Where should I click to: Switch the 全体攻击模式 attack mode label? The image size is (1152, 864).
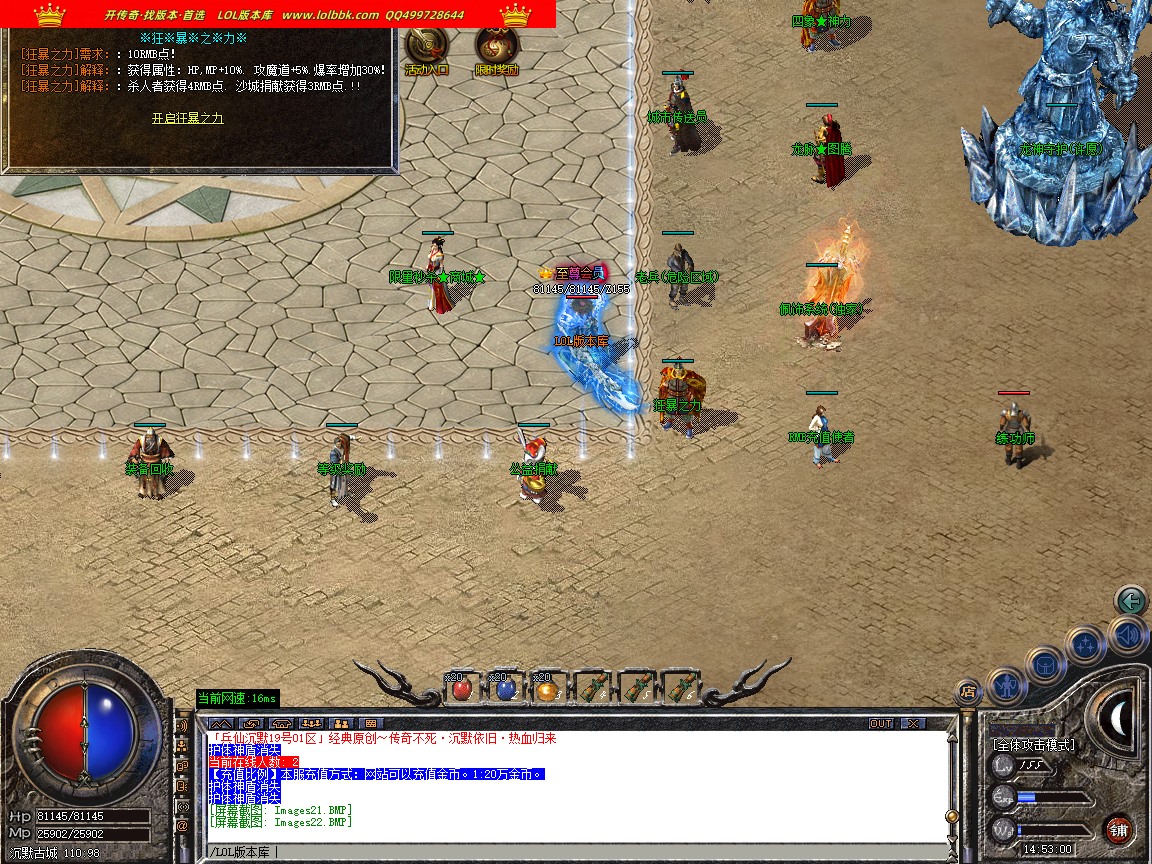[x=1033, y=745]
